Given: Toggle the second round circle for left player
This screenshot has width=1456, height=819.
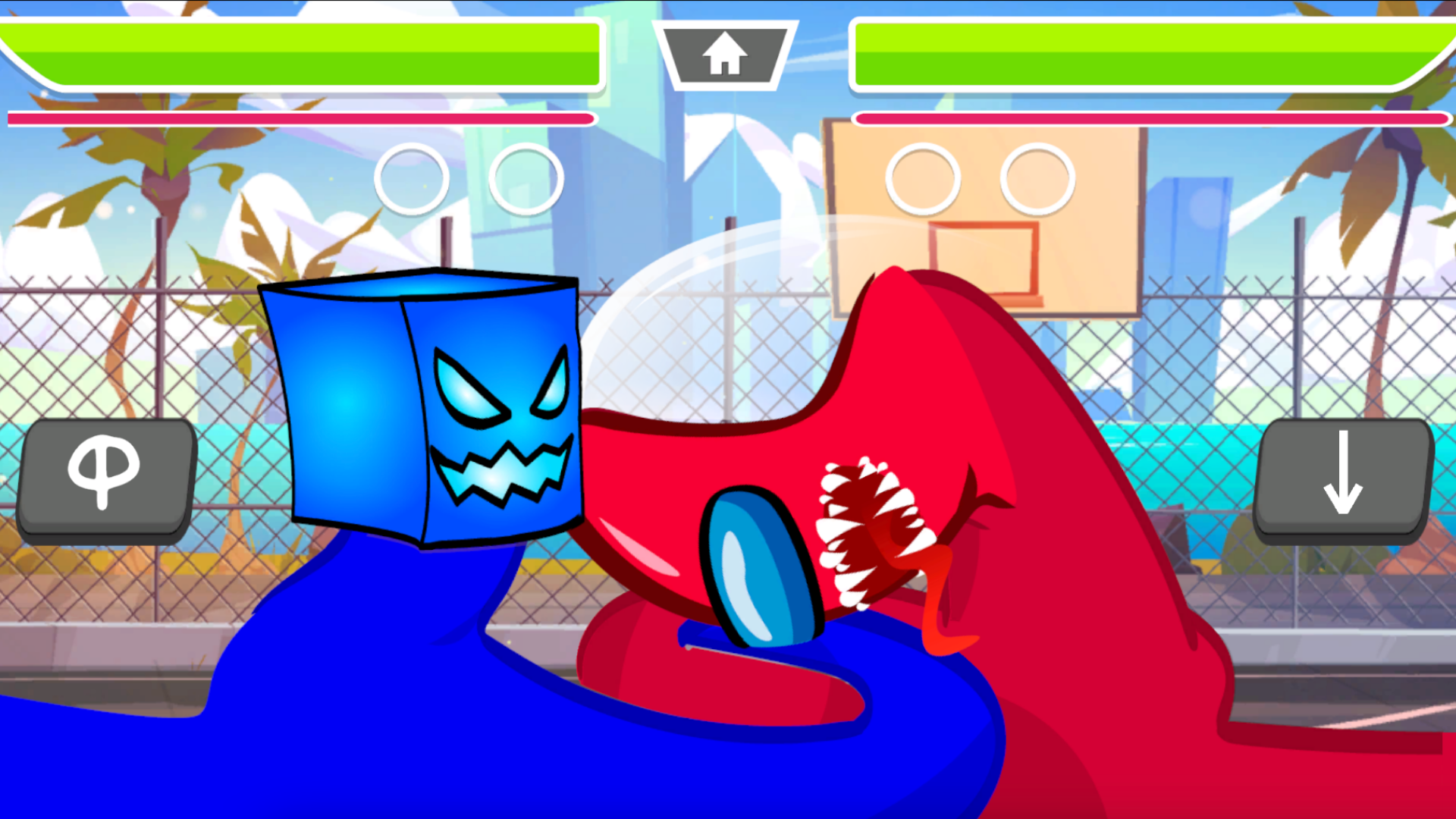Looking at the screenshot, I should click(x=525, y=179).
